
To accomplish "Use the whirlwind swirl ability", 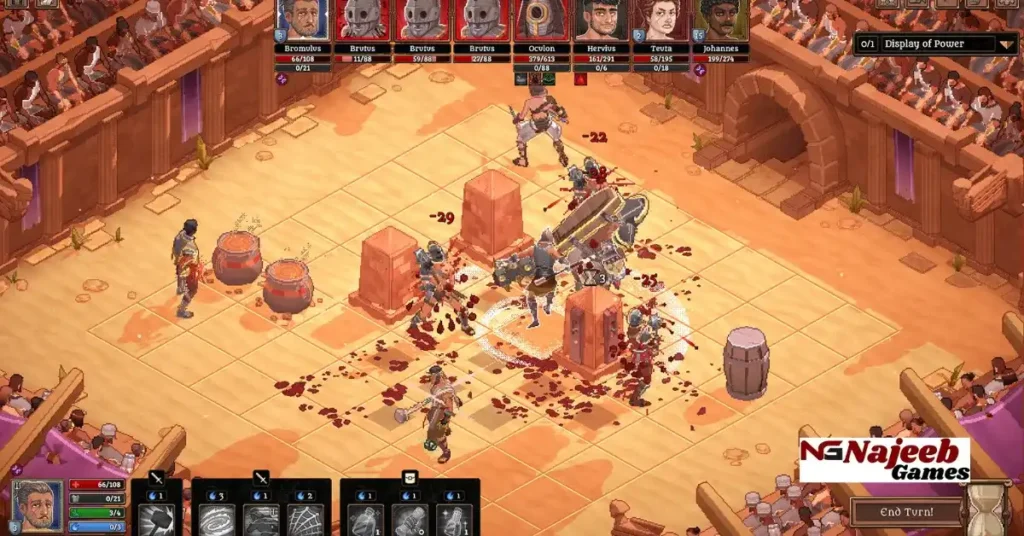I will [x=217, y=518].
